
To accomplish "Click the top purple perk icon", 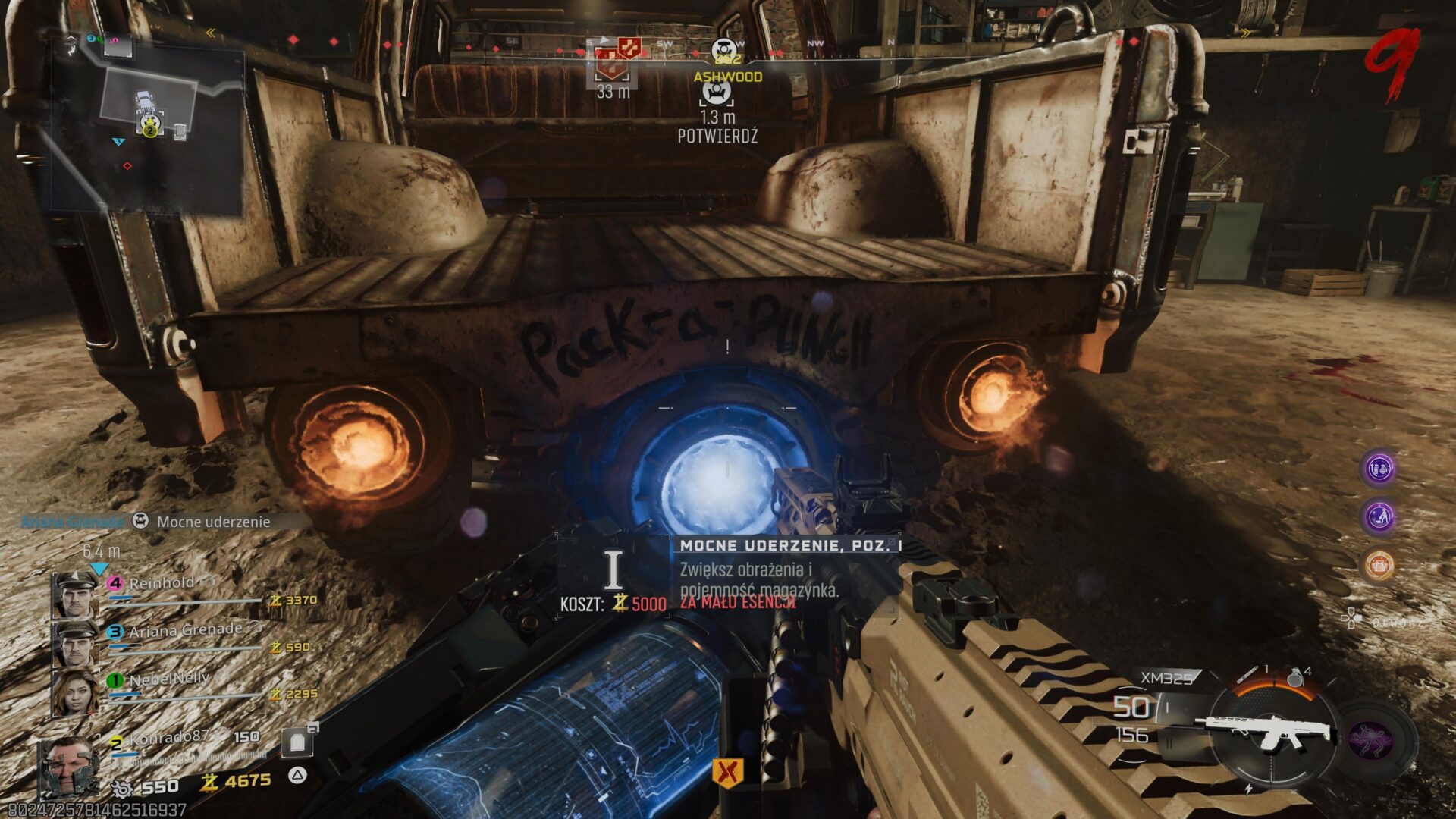I will [1379, 469].
